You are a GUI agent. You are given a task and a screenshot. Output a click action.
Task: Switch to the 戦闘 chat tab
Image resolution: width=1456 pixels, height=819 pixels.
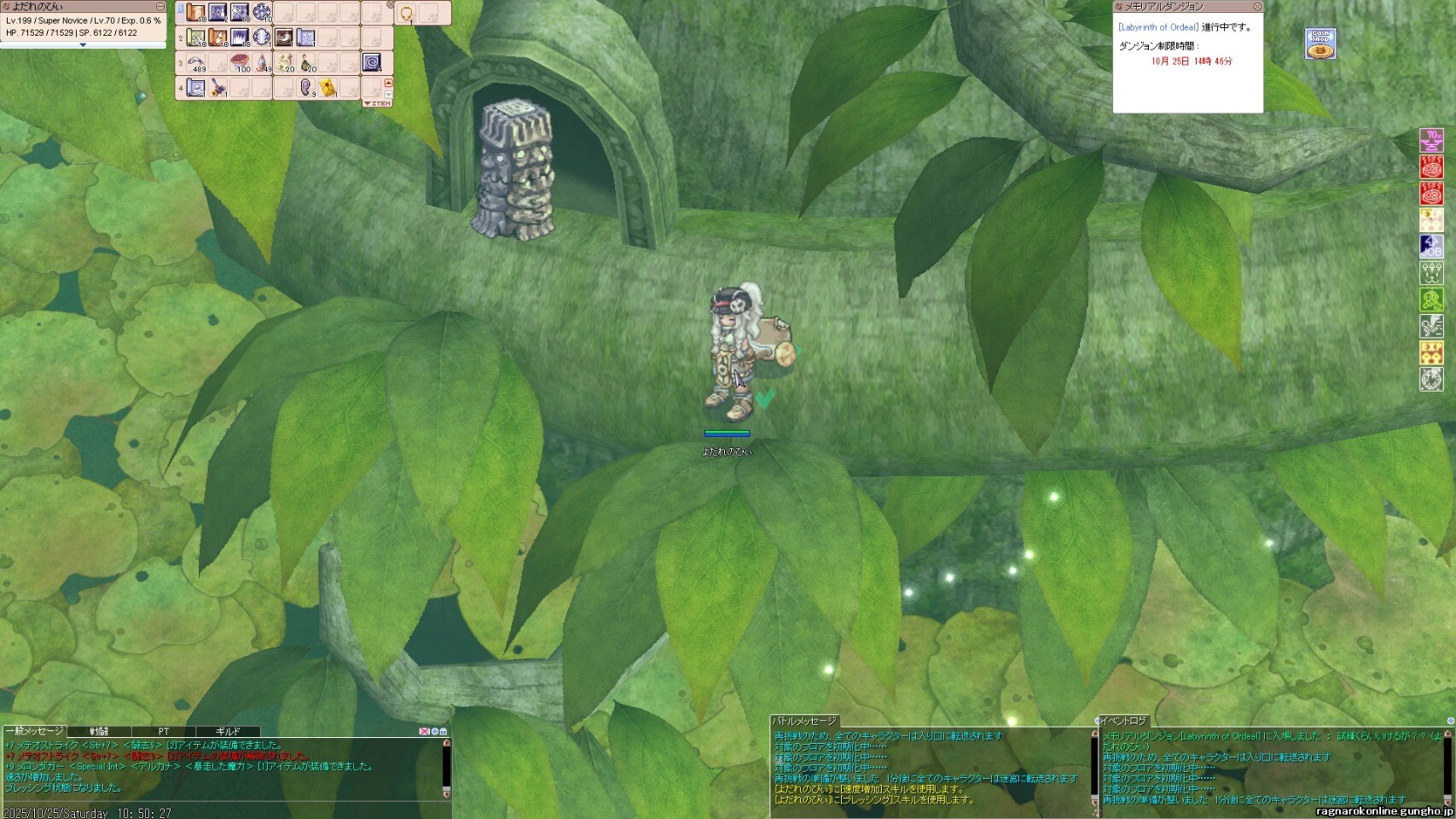pos(99,731)
